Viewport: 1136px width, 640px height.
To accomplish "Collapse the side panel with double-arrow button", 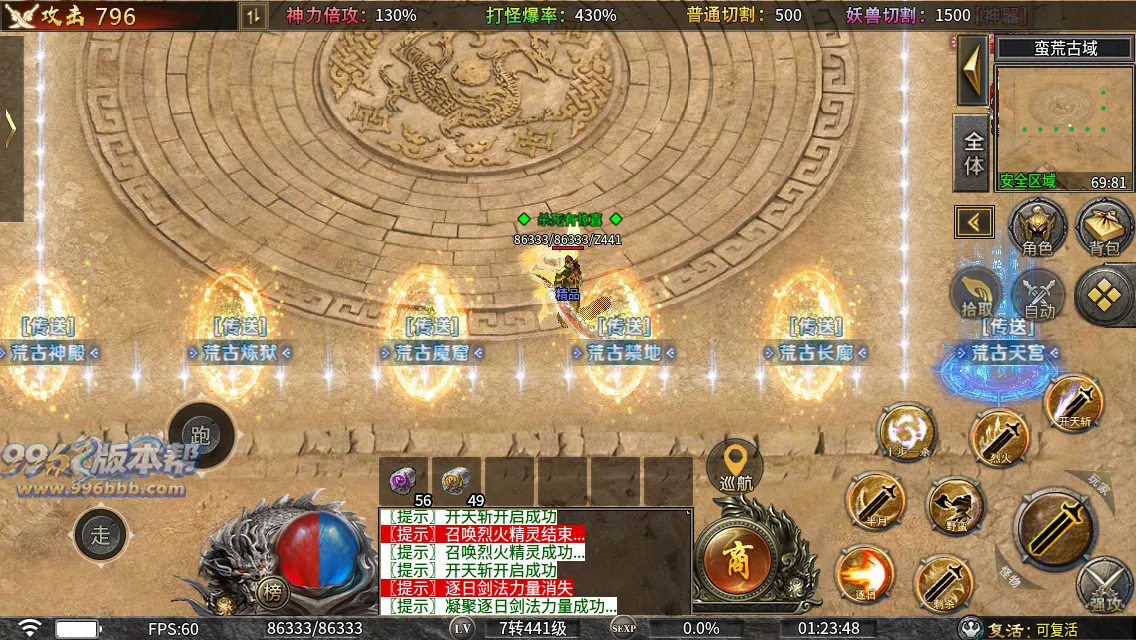I will 974,222.
